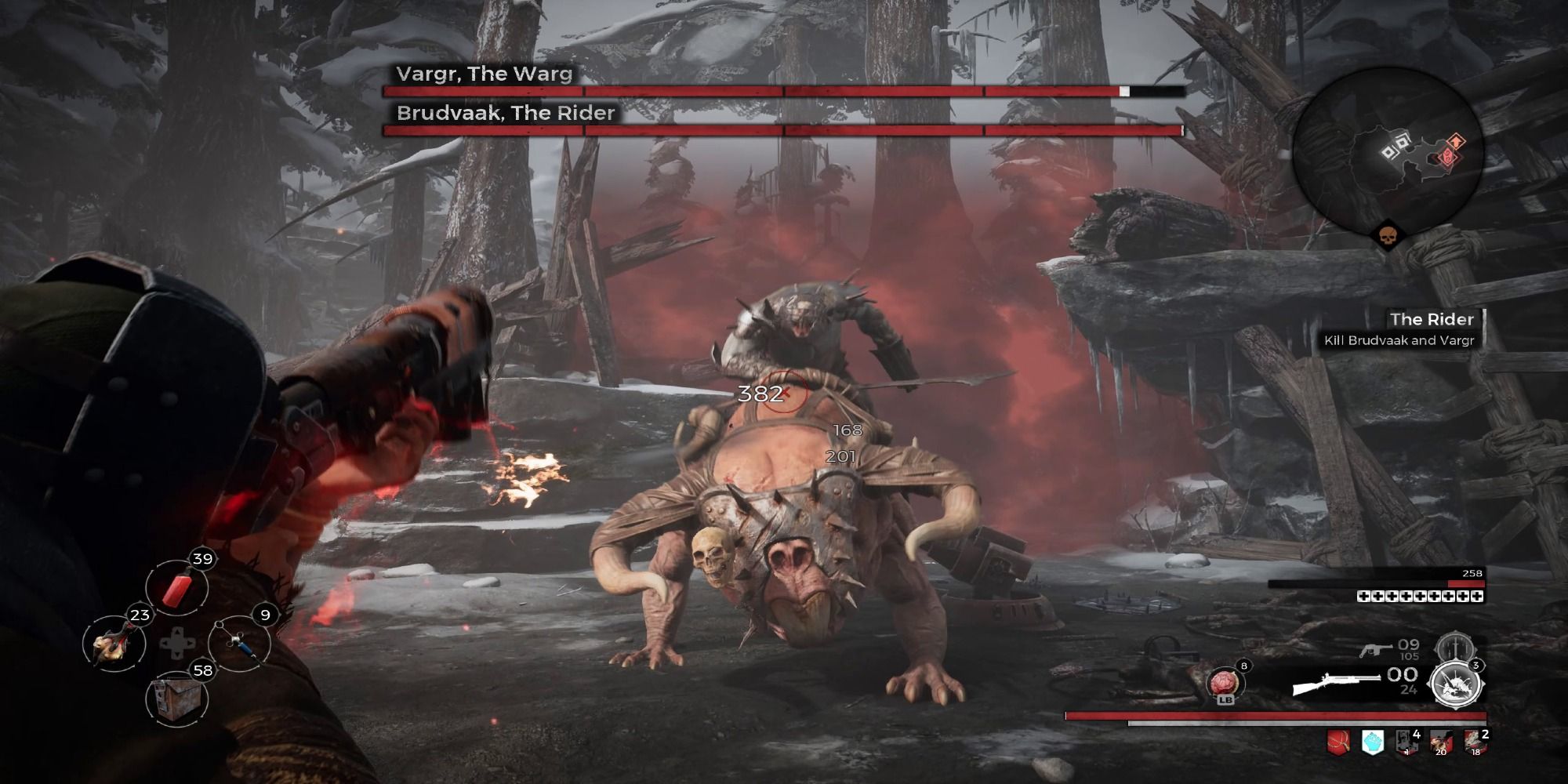Inspect the blue fist buff icon
This screenshot has width=1568, height=784.
click(1373, 742)
